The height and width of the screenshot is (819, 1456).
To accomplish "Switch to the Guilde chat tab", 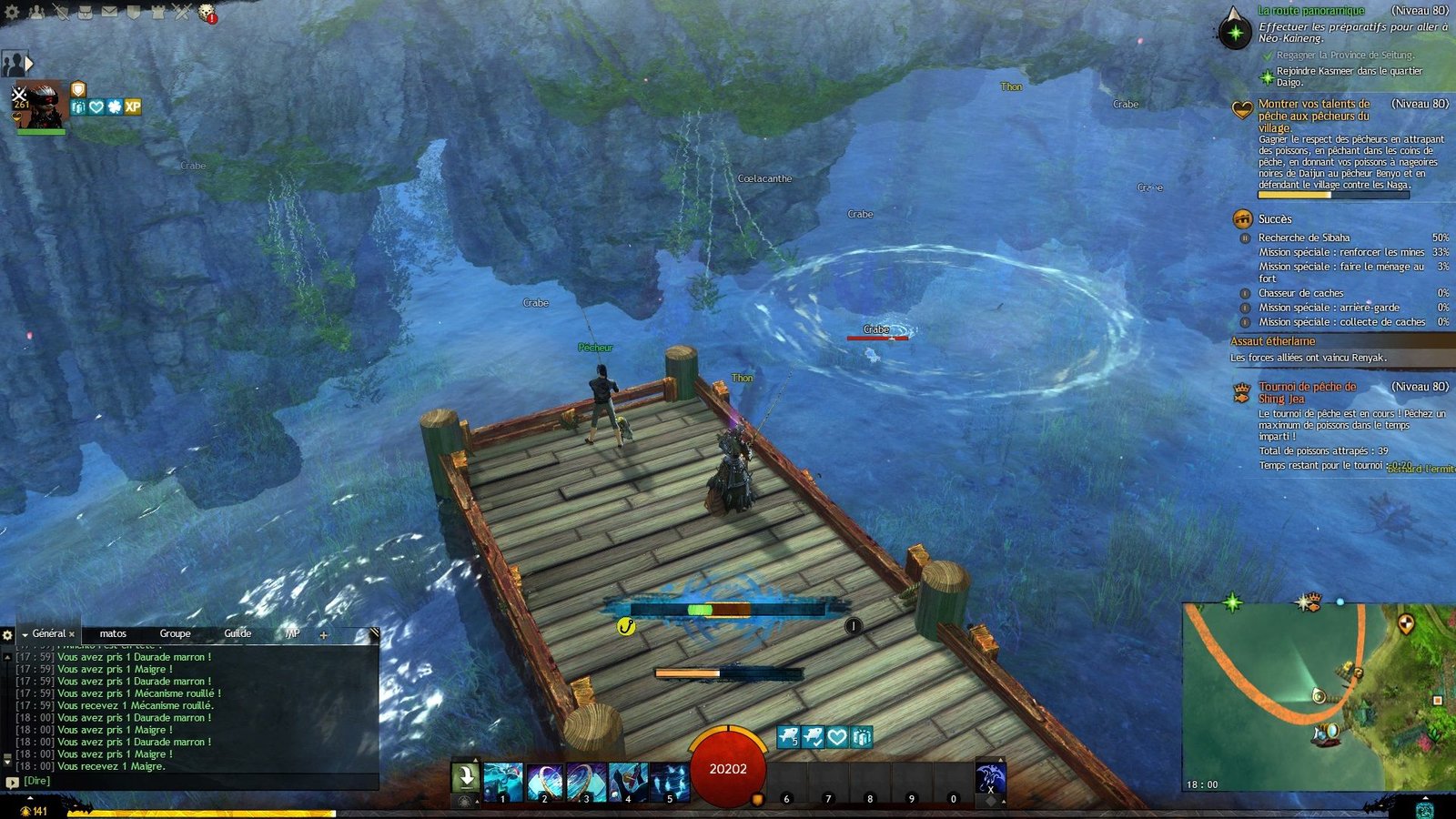I will tap(238, 633).
